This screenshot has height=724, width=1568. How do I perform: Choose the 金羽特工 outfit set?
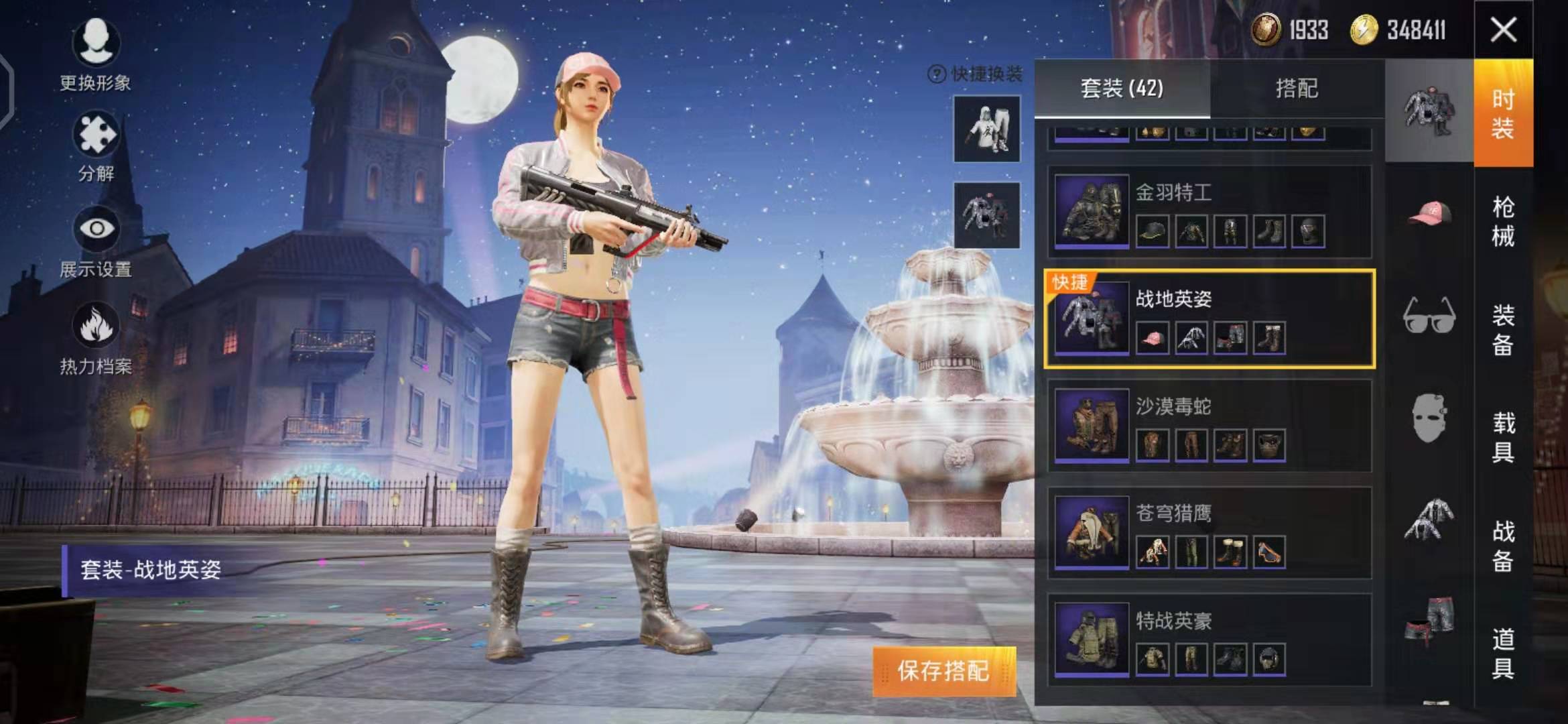click(1210, 211)
